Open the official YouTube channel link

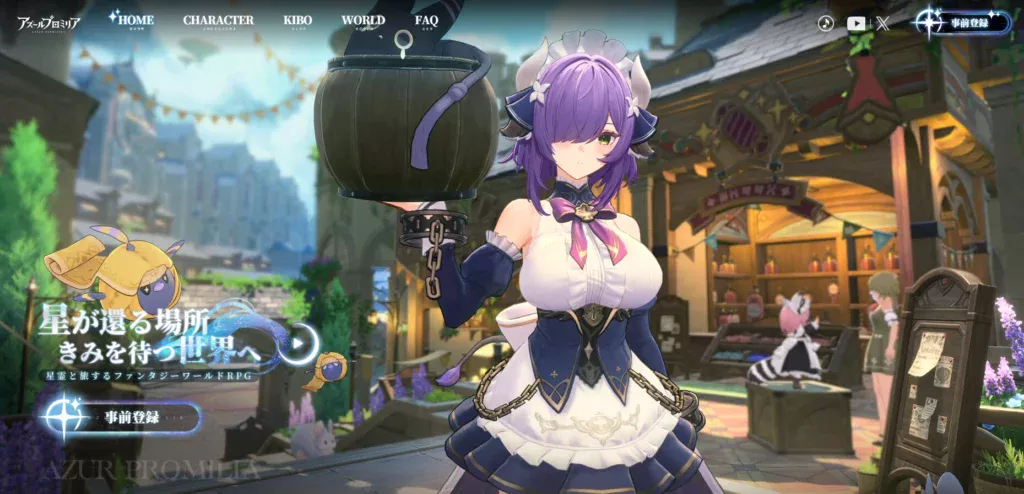[857, 22]
